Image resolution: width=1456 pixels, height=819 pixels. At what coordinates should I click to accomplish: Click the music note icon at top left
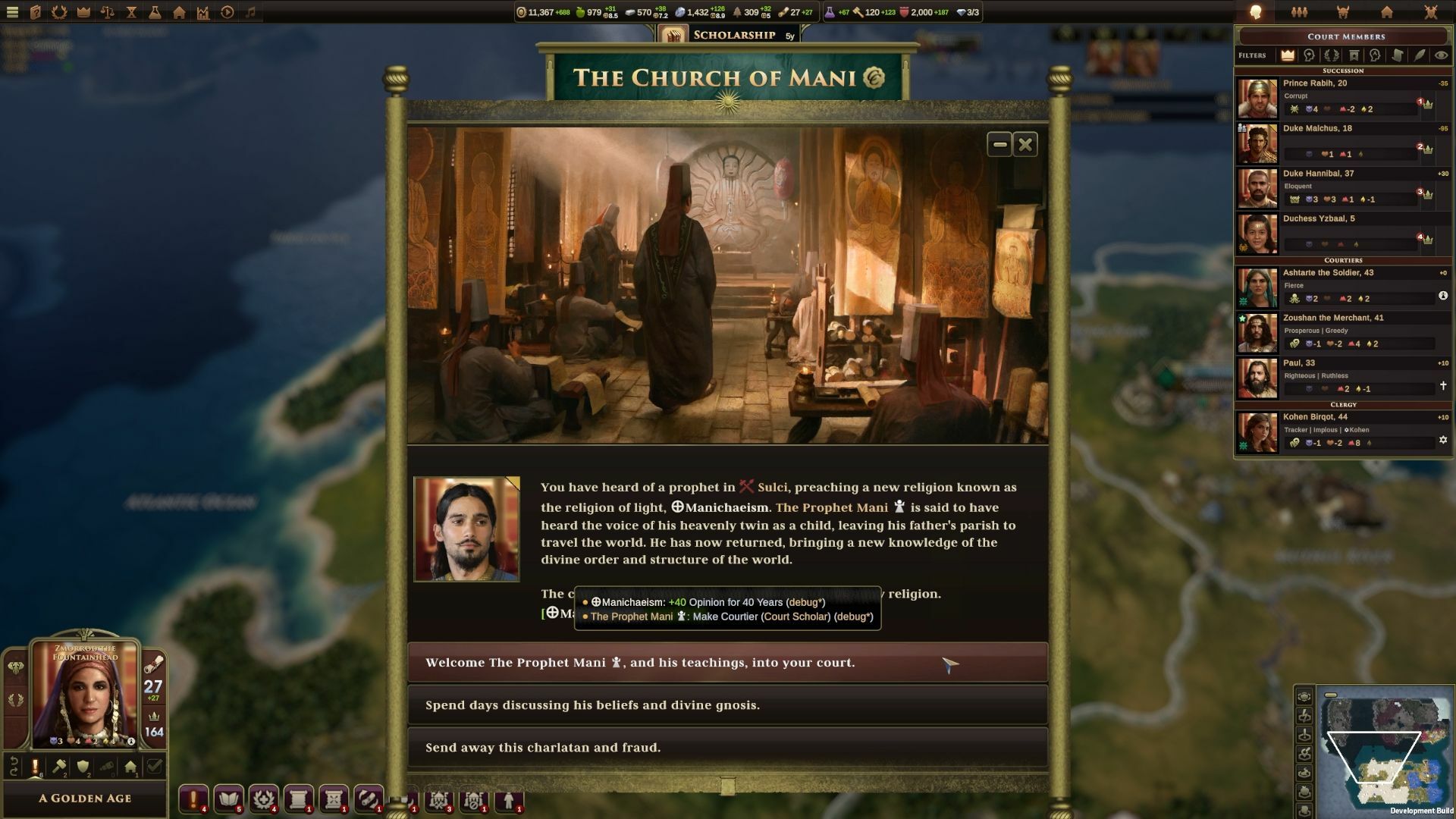coord(252,12)
